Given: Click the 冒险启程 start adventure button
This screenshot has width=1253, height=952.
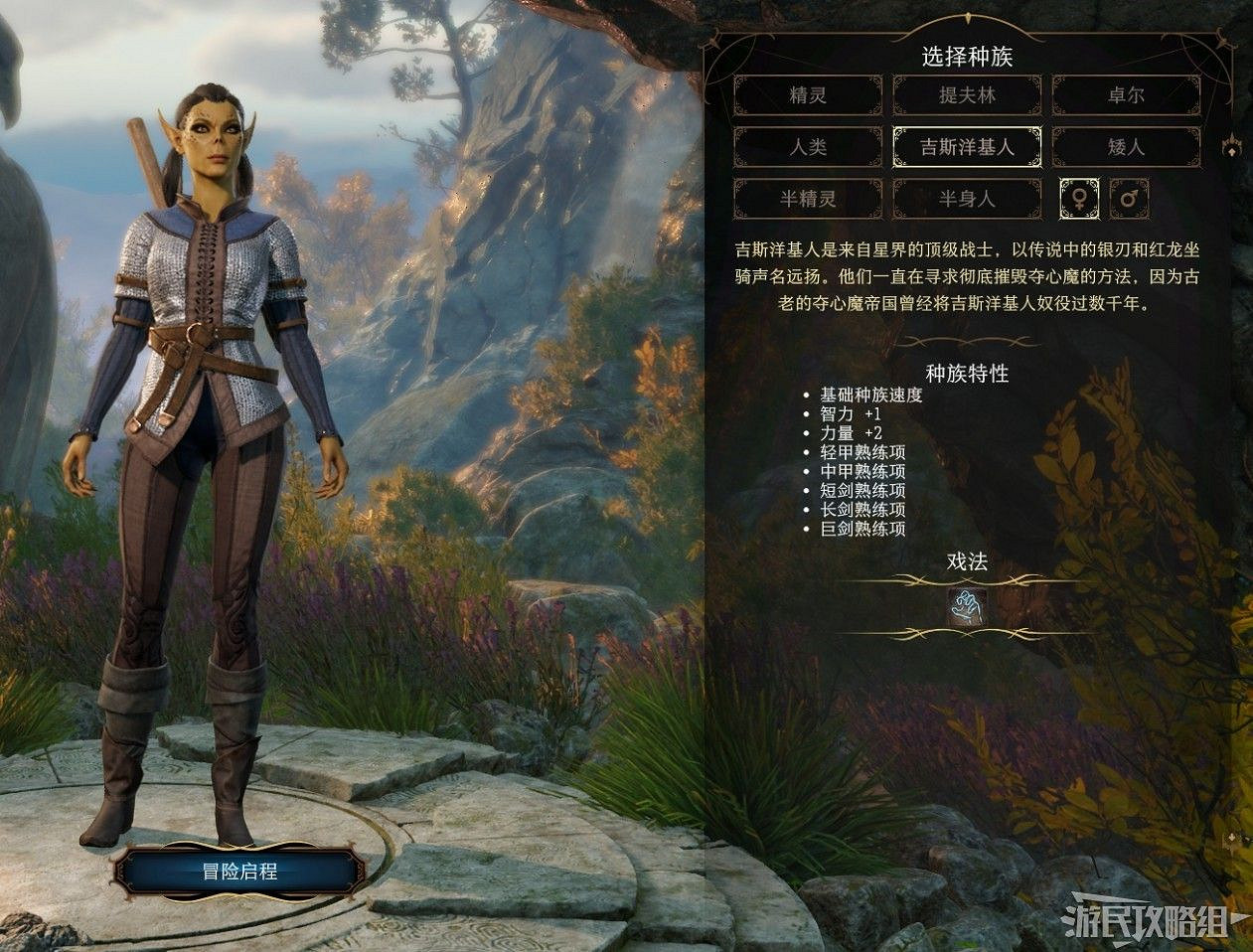Looking at the screenshot, I should [x=239, y=873].
